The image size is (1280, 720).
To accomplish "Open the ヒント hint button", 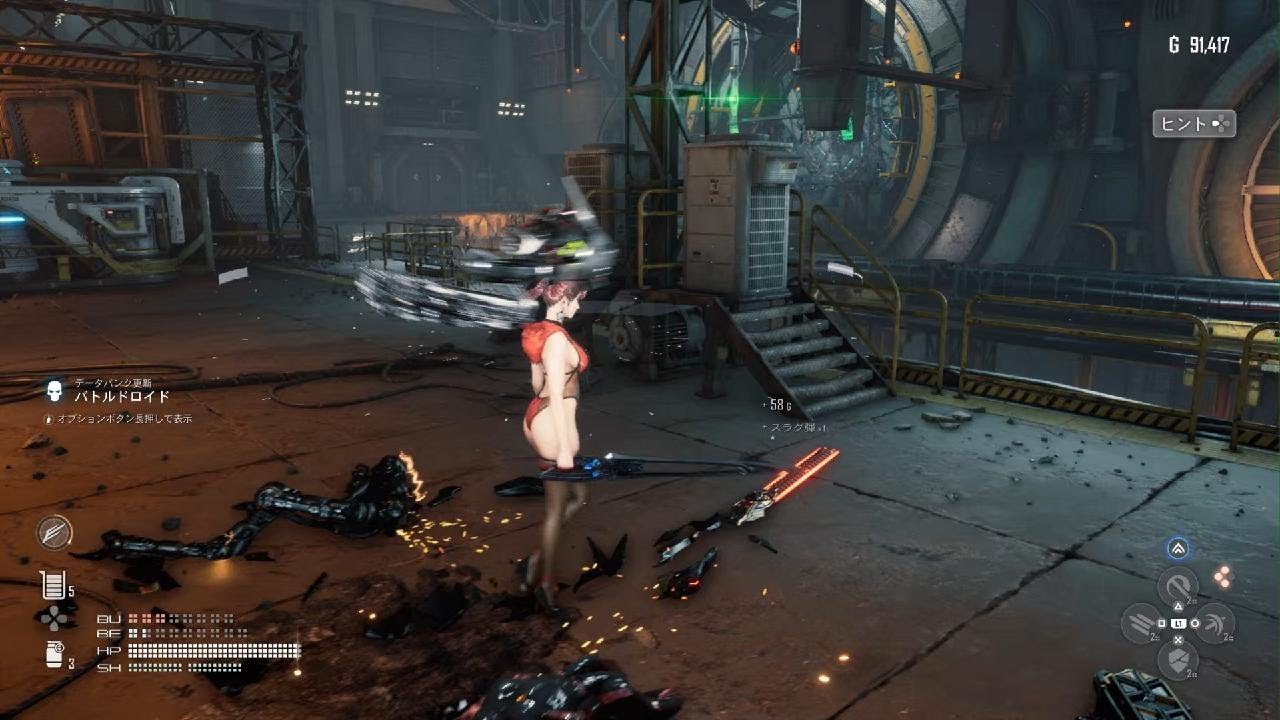I will pos(1194,124).
